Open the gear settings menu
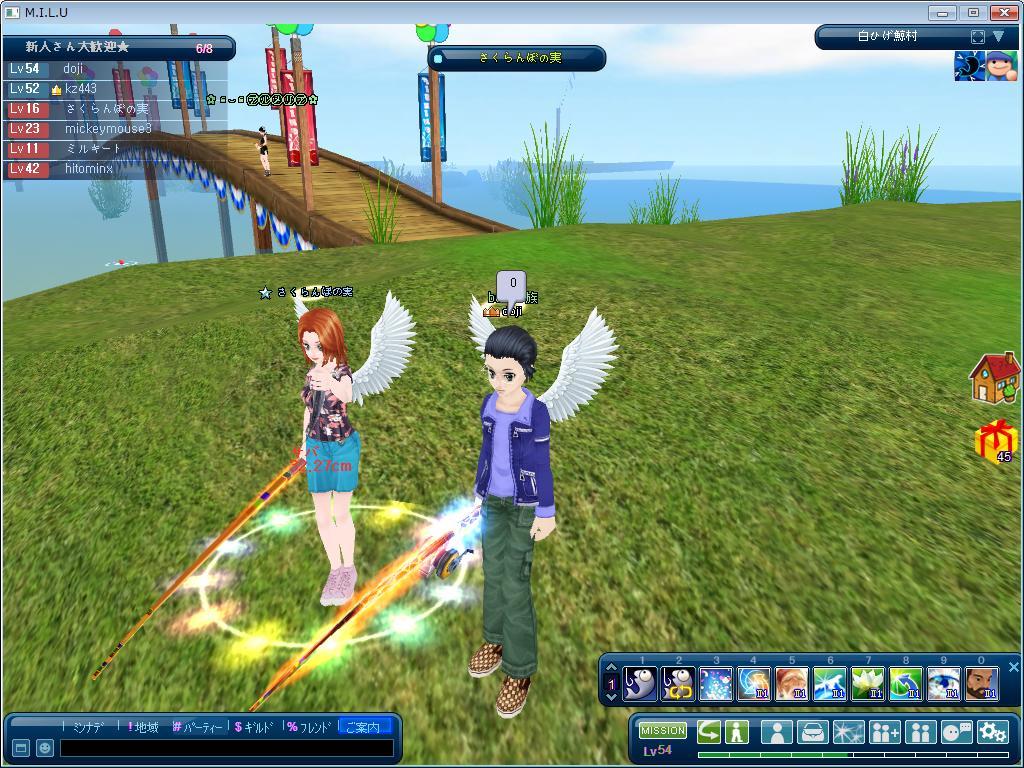This screenshot has height=768, width=1024. [992, 732]
